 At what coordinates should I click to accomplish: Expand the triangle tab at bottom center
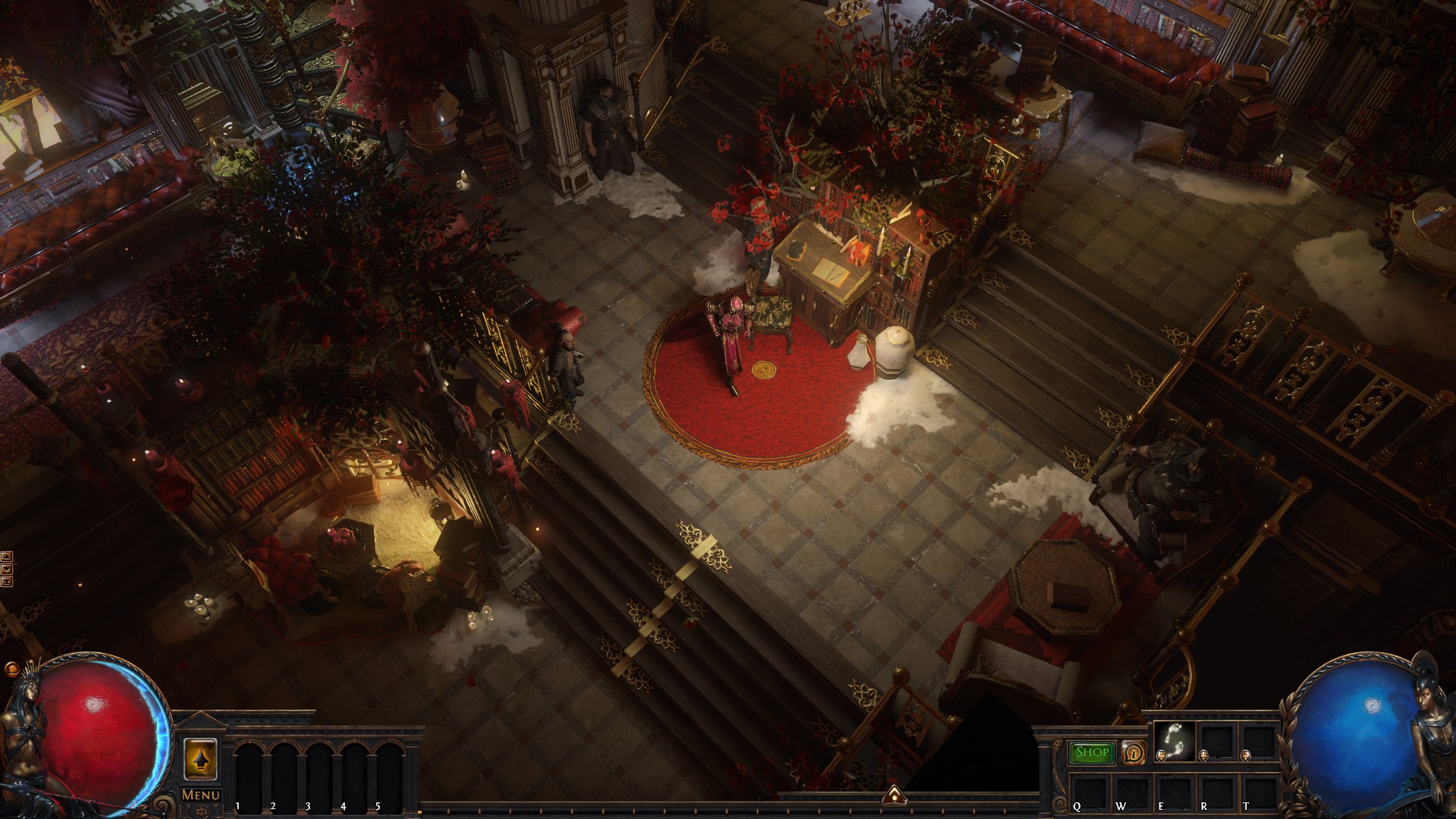click(x=896, y=795)
